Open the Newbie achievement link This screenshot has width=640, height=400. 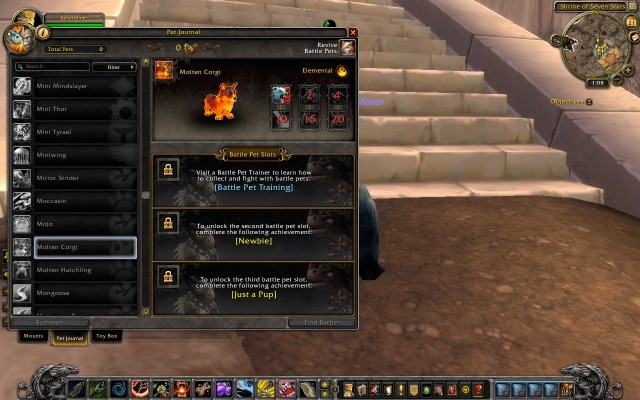[253, 241]
